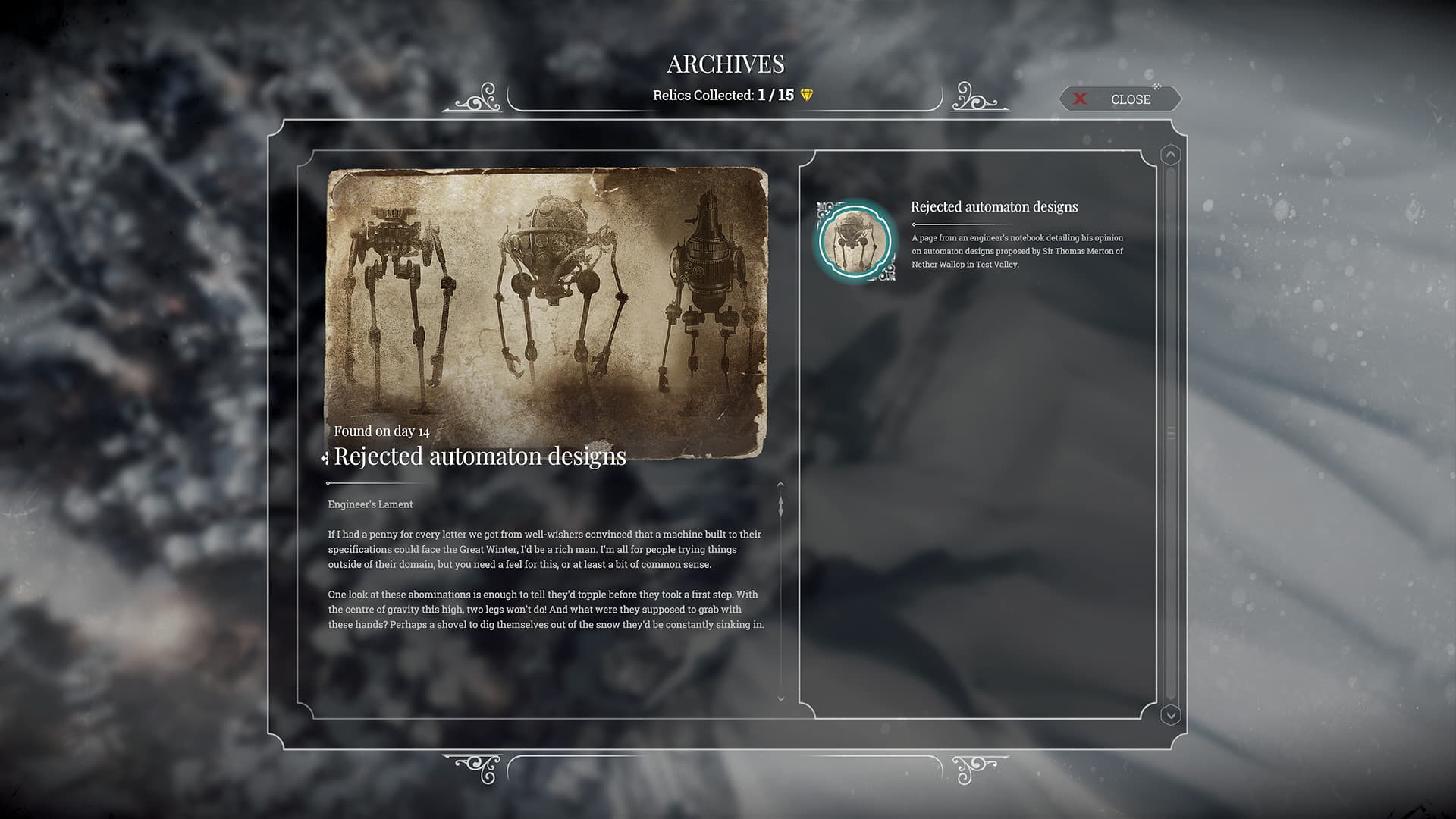The height and width of the screenshot is (819, 1456).
Task: Click the red X icon on the Close button
Action: pyautogui.click(x=1080, y=99)
